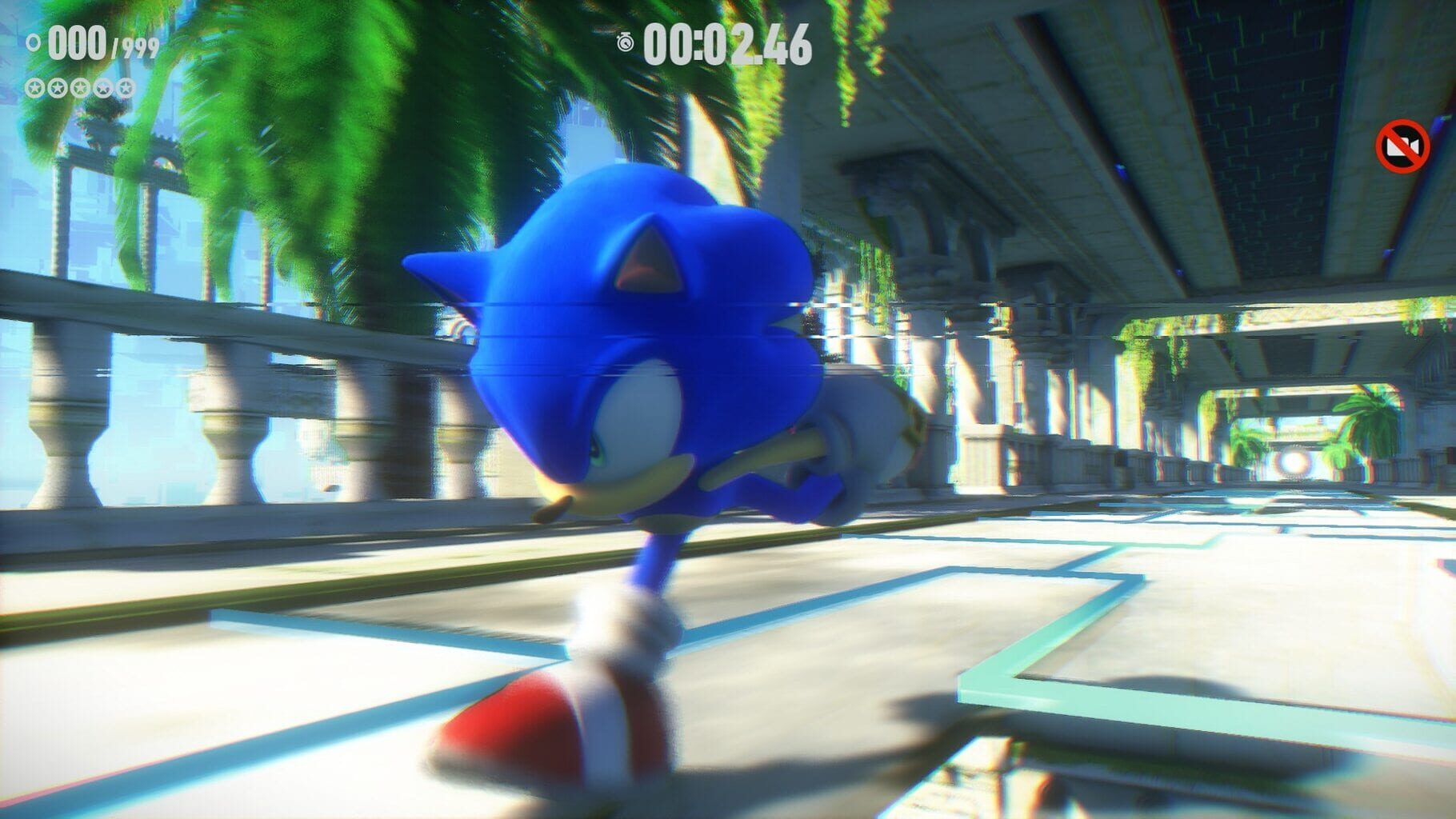Expand the ring count readout
Screen dimensions: 1456x819
[x=77, y=42]
